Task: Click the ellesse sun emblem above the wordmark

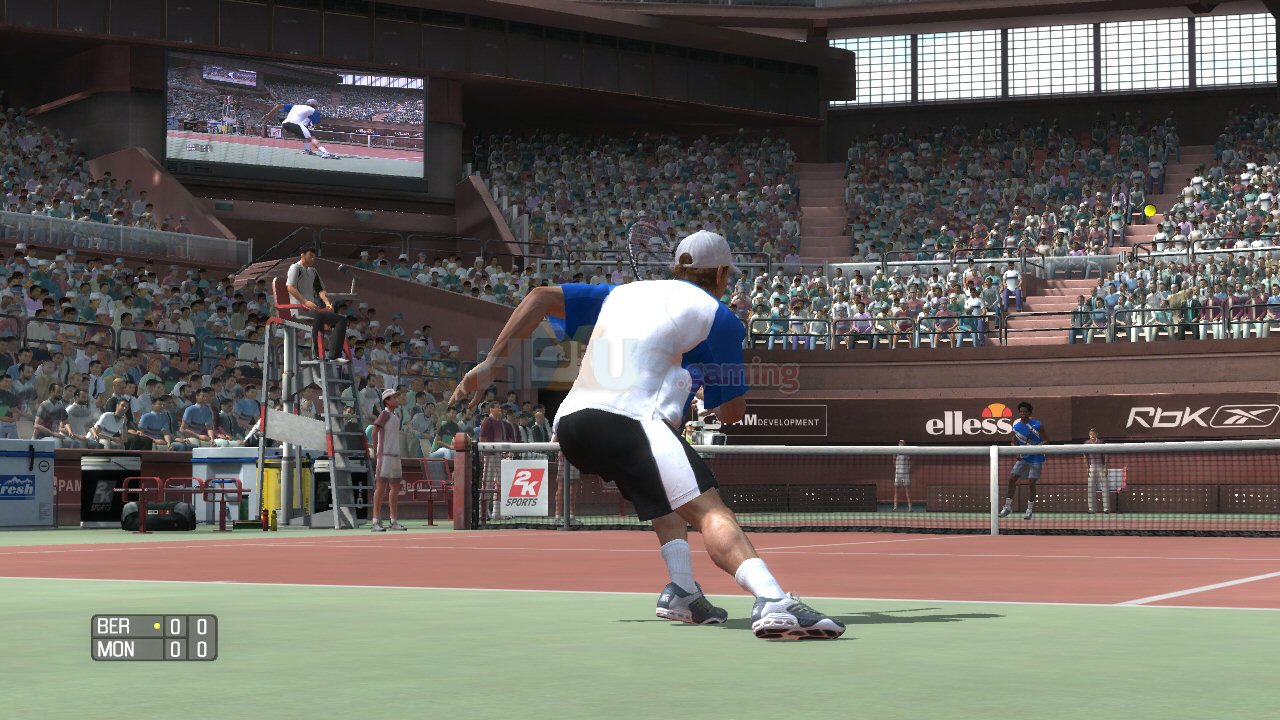Action: (997, 410)
